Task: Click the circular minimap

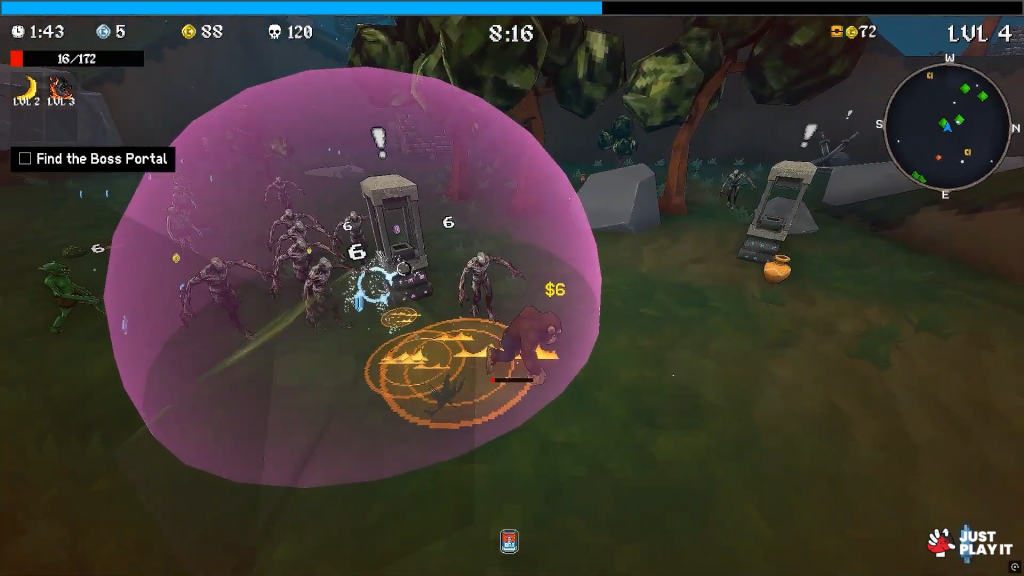Action: [946, 126]
